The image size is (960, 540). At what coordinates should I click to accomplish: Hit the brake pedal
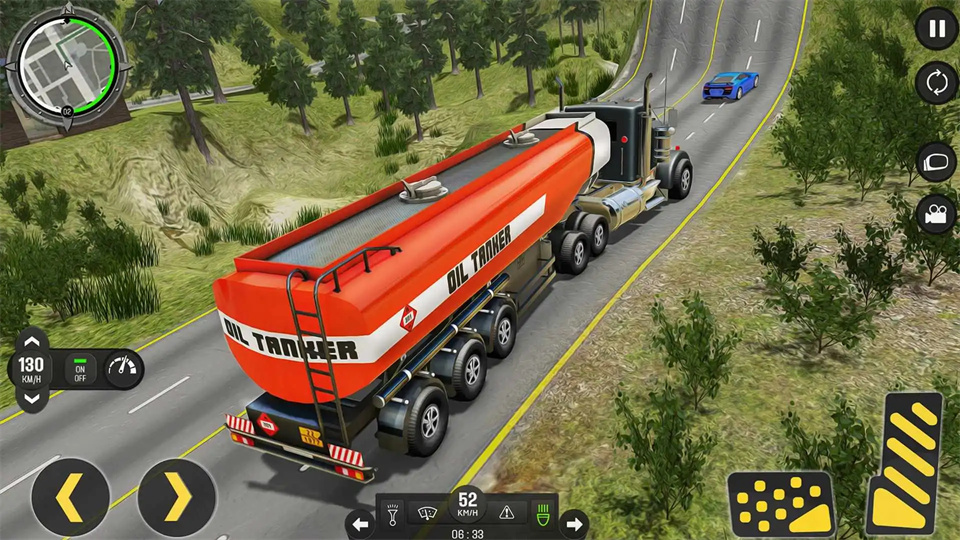tap(781, 503)
